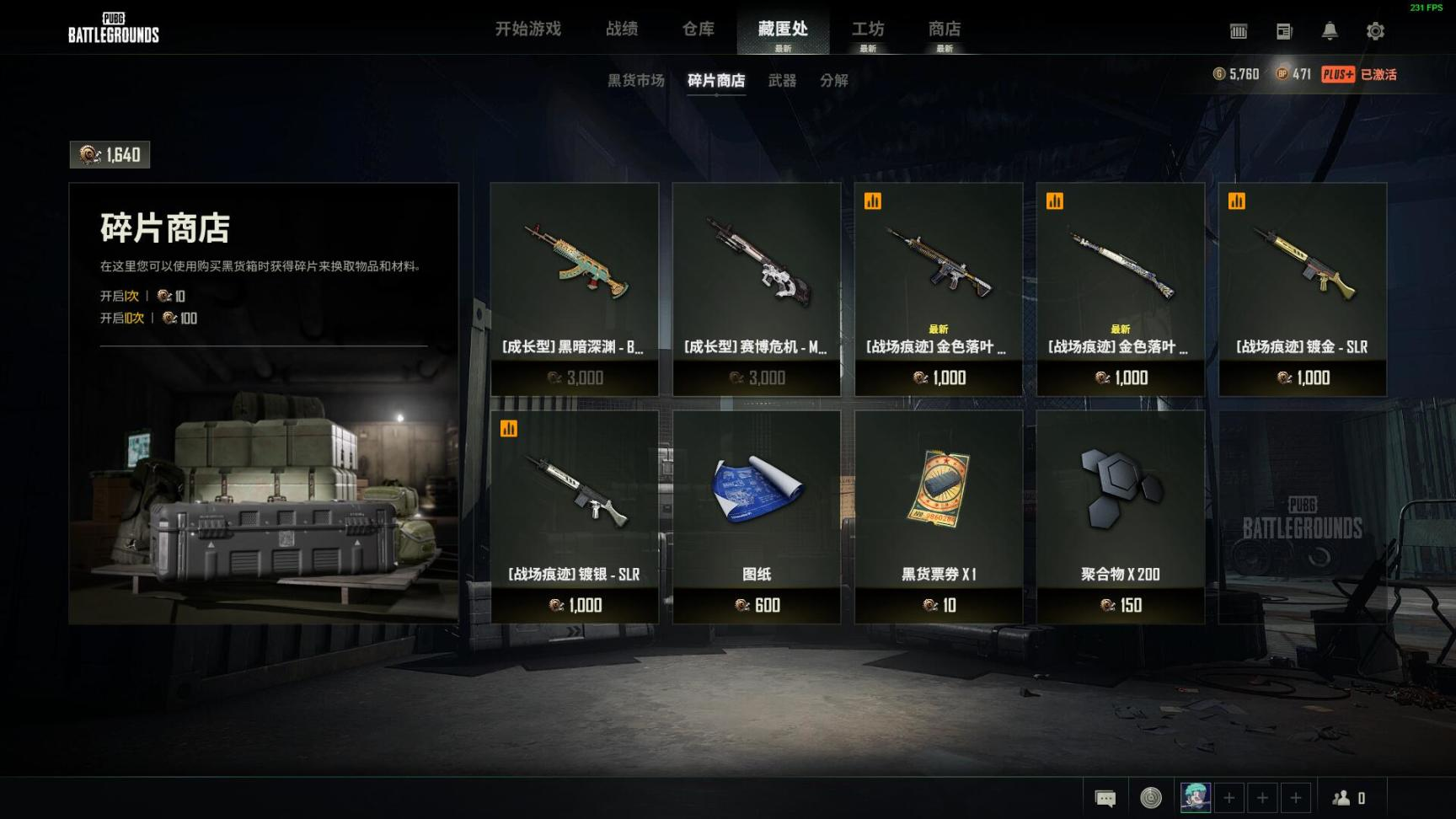Viewport: 1456px width, 819px height.
Task: Check the notification bell
Action: [x=1330, y=31]
